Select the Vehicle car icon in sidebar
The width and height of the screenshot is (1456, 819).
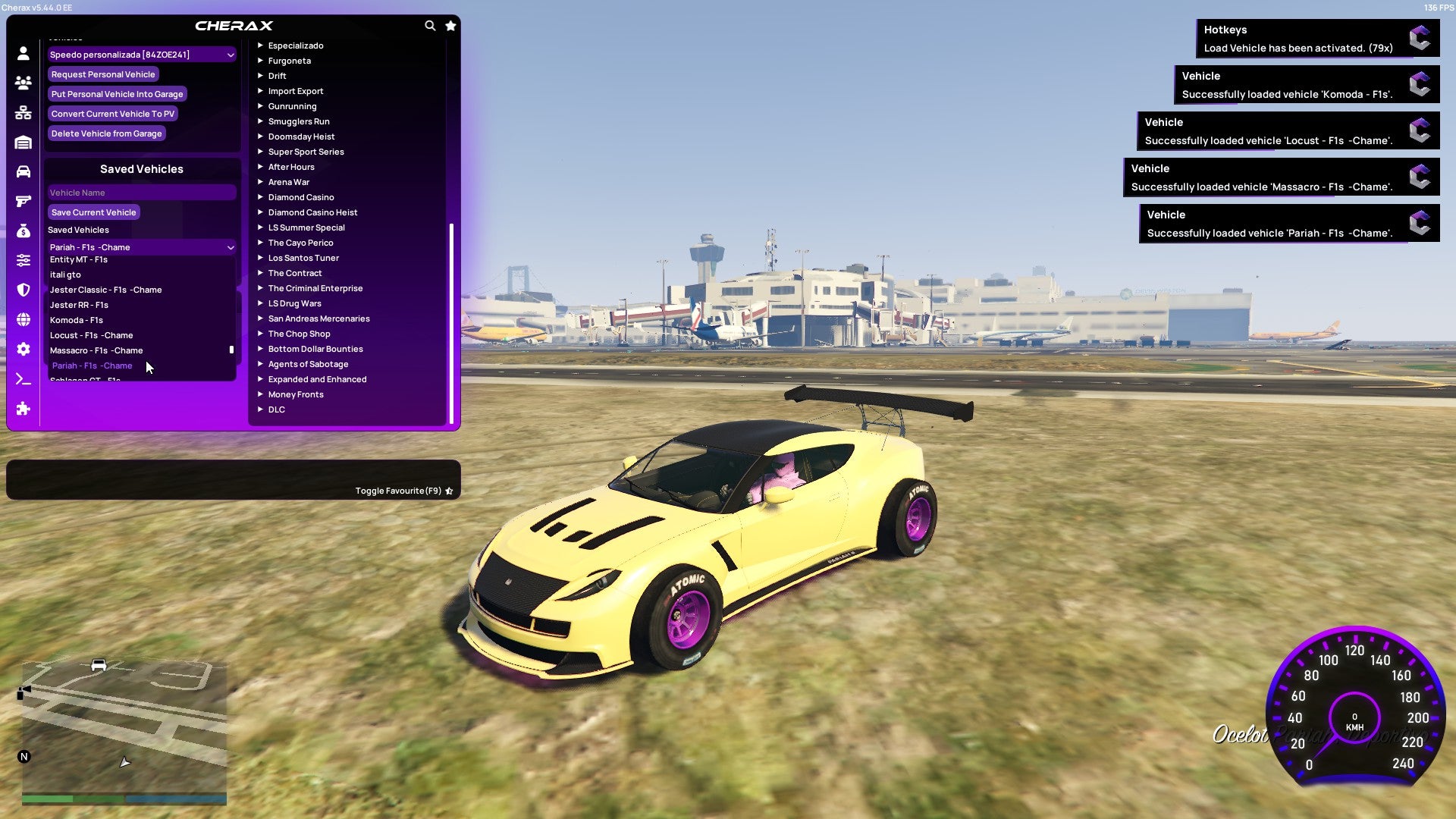pos(23,171)
